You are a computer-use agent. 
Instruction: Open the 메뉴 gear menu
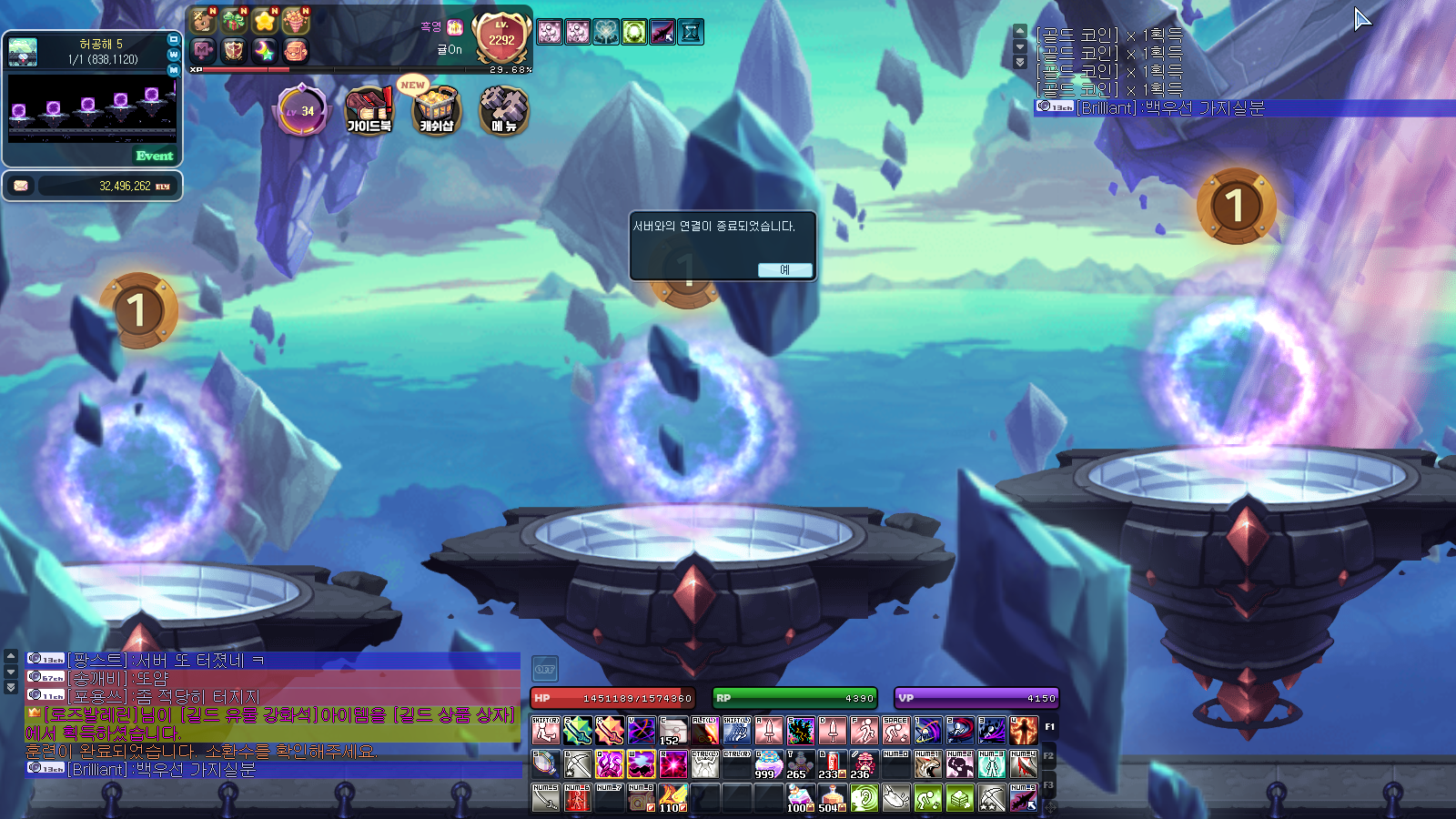503,110
